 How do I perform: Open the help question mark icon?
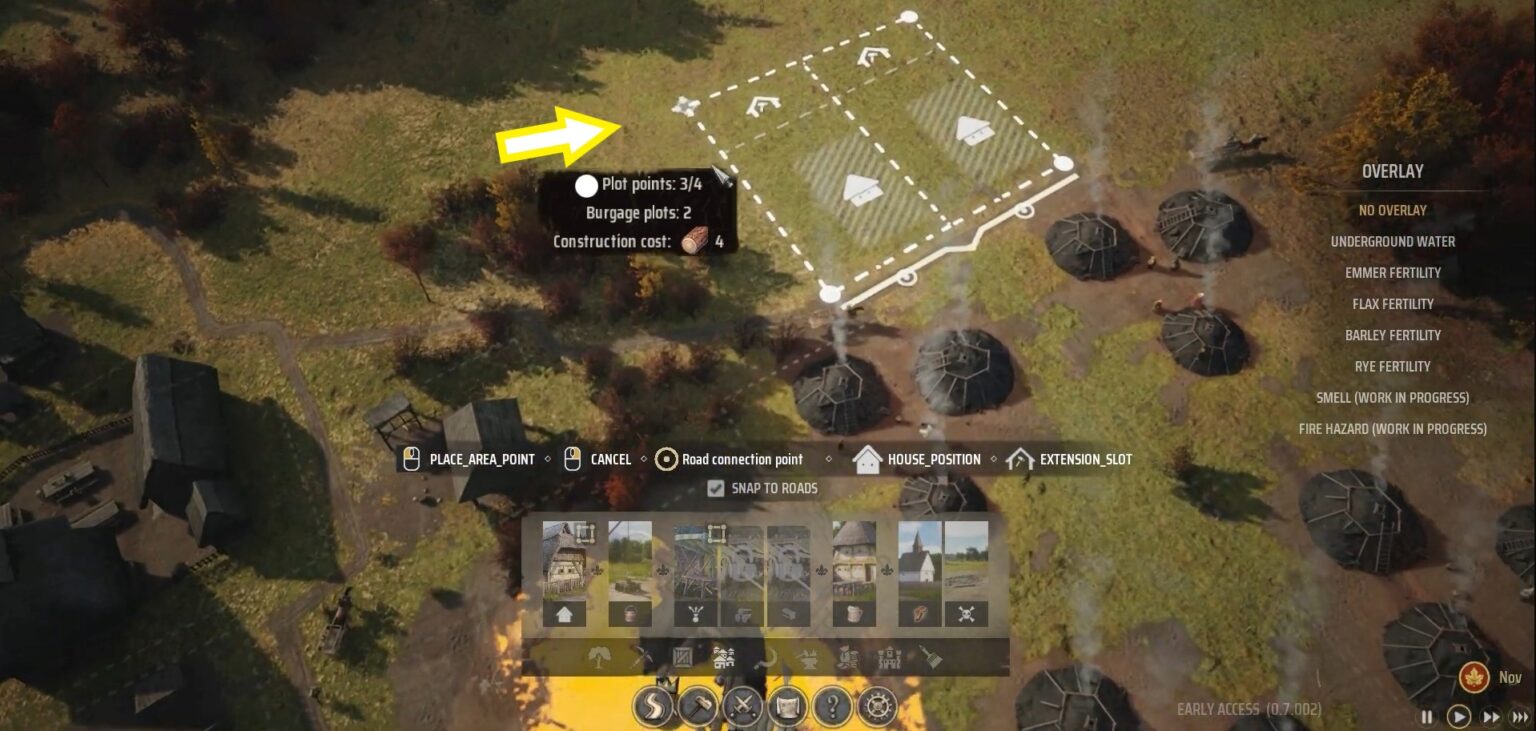click(833, 707)
